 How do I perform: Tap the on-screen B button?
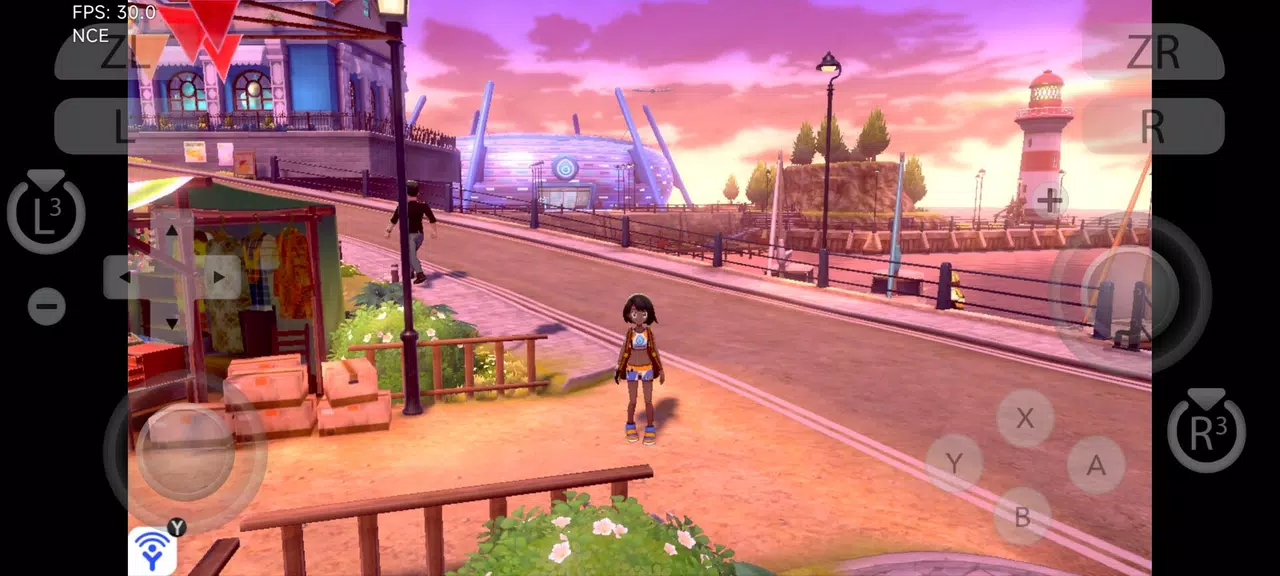[1022, 516]
